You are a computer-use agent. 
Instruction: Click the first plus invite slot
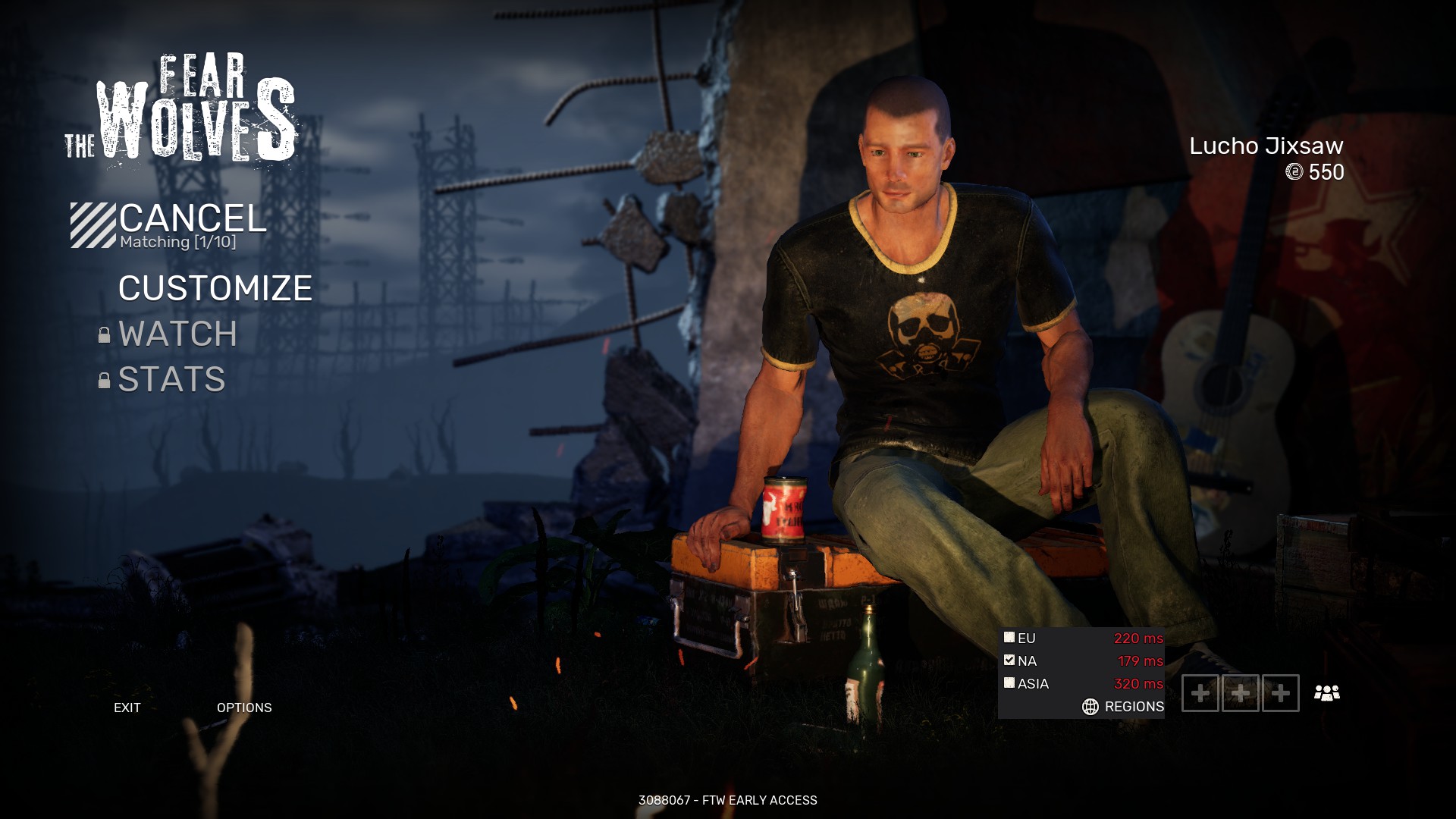pyautogui.click(x=1202, y=692)
